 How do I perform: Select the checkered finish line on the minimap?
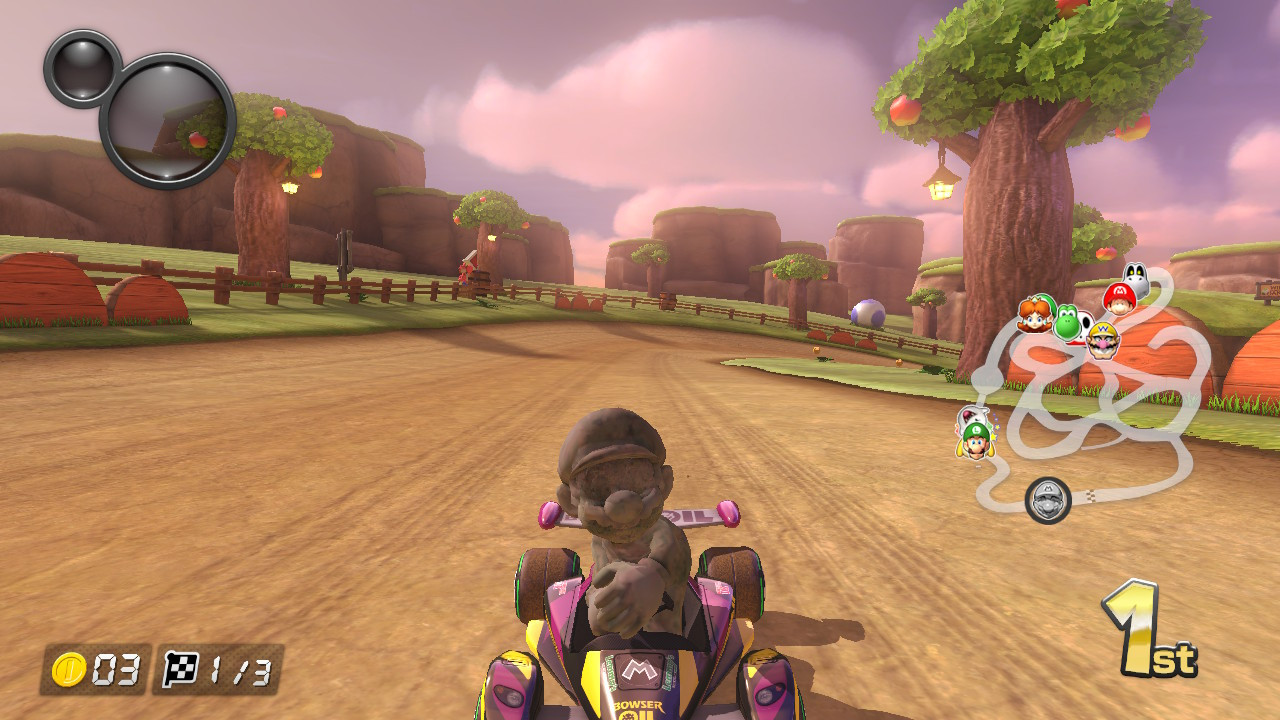click(1092, 494)
